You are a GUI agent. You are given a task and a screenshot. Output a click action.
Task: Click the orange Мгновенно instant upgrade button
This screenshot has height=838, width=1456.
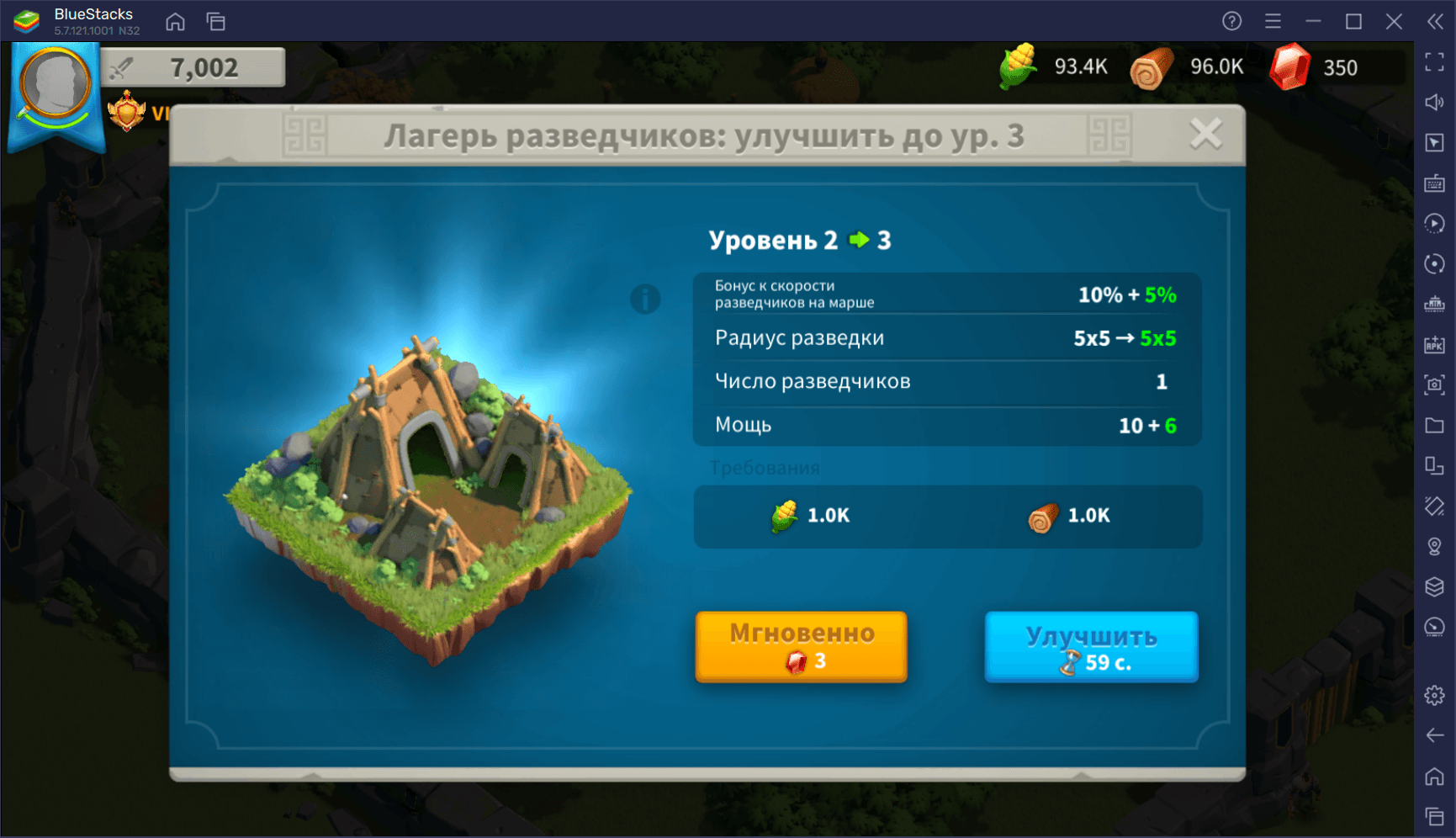801,646
